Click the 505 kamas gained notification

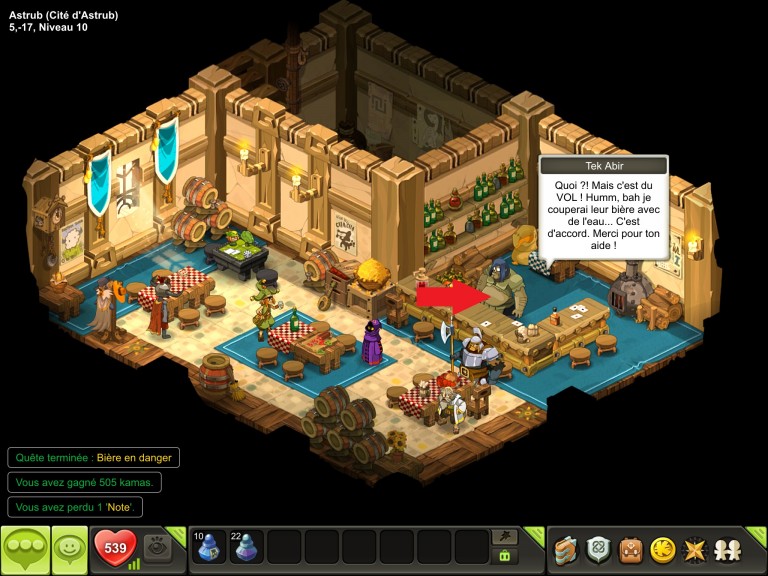[x=84, y=482]
